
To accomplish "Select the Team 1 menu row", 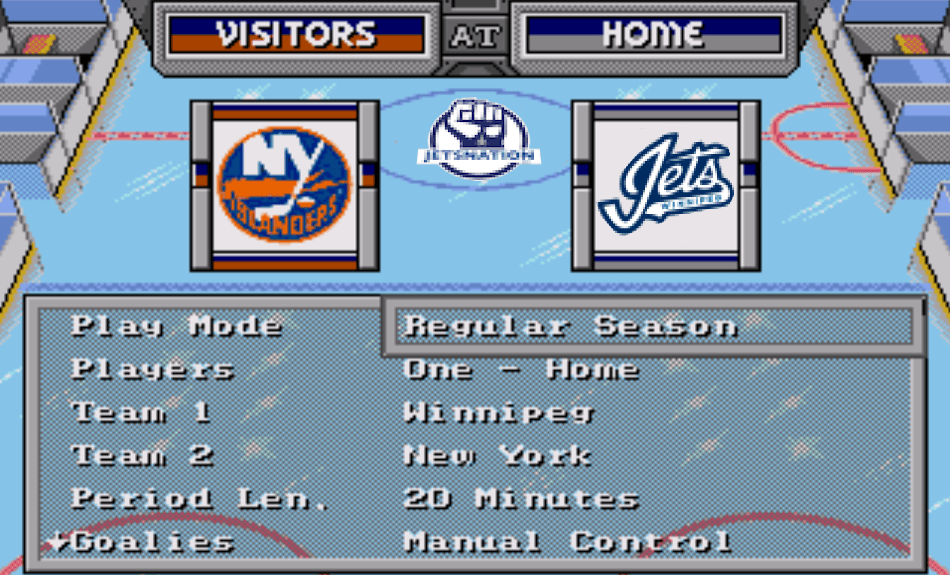I will 141,412.
